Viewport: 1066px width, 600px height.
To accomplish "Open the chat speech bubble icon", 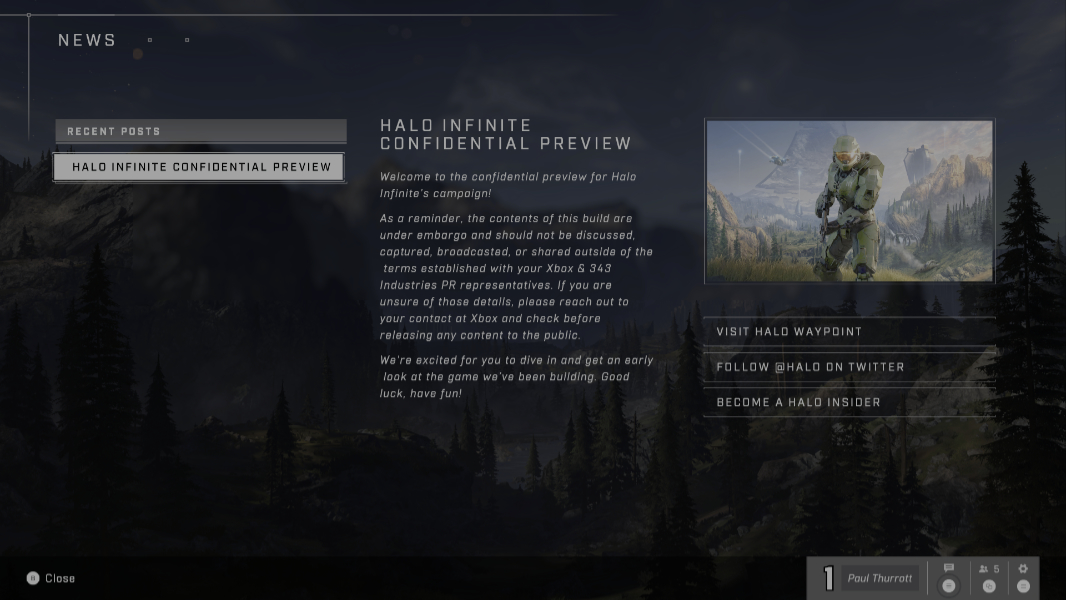I will tap(949, 570).
